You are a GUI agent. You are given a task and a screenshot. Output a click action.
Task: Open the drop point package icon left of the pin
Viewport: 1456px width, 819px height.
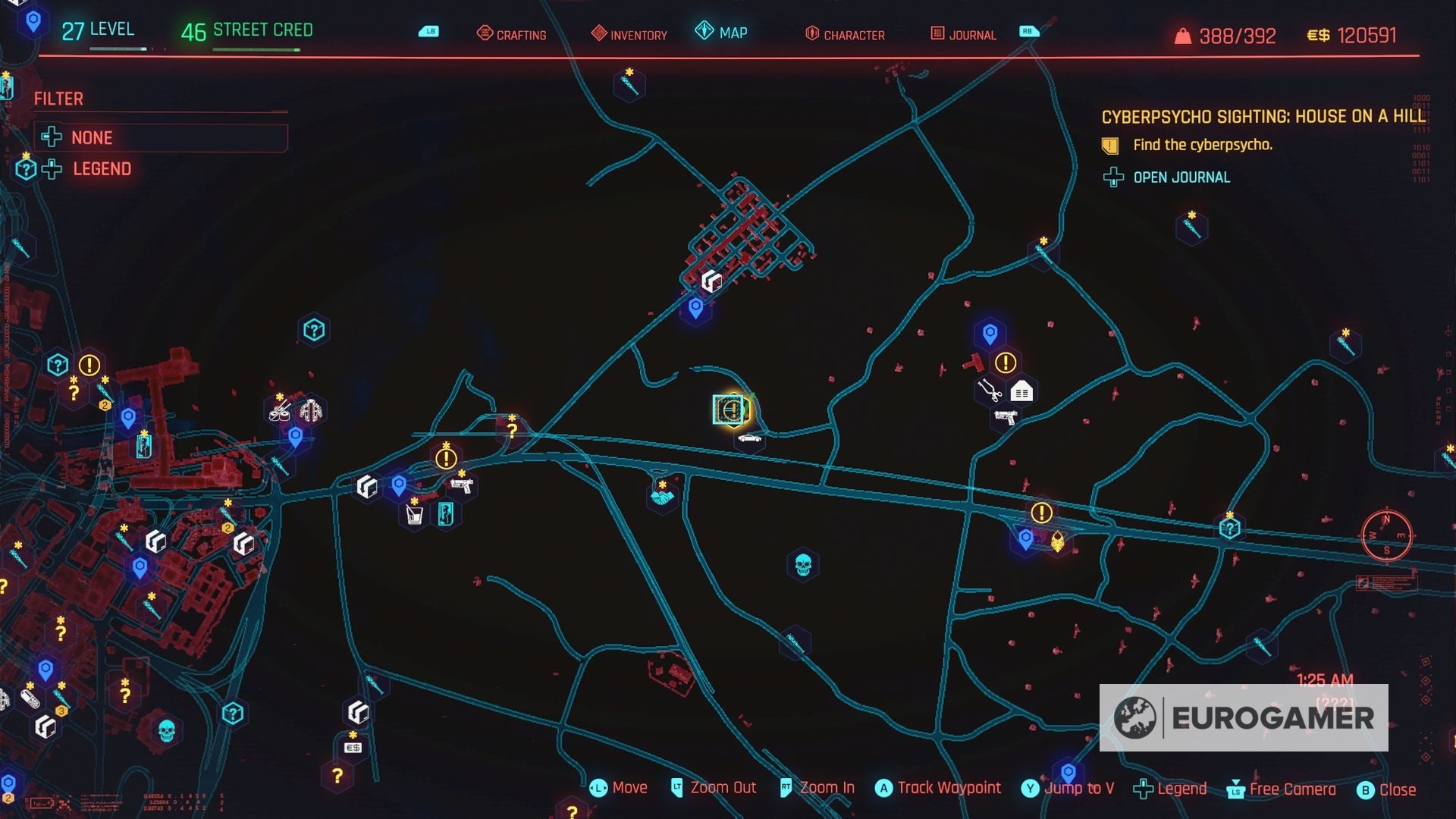367,486
